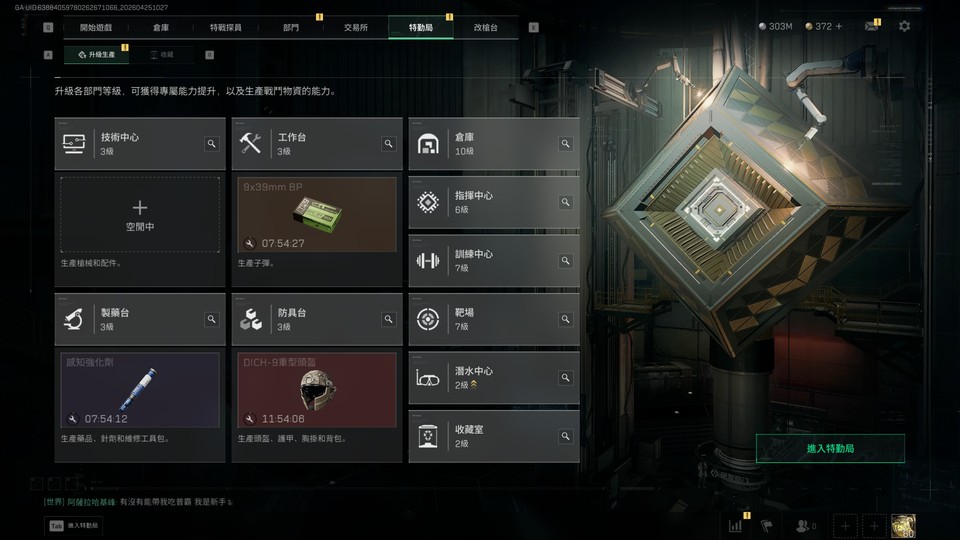Select the DICH-9 helmet production slot
Image resolution: width=960 pixels, height=540 pixels.
click(317, 389)
